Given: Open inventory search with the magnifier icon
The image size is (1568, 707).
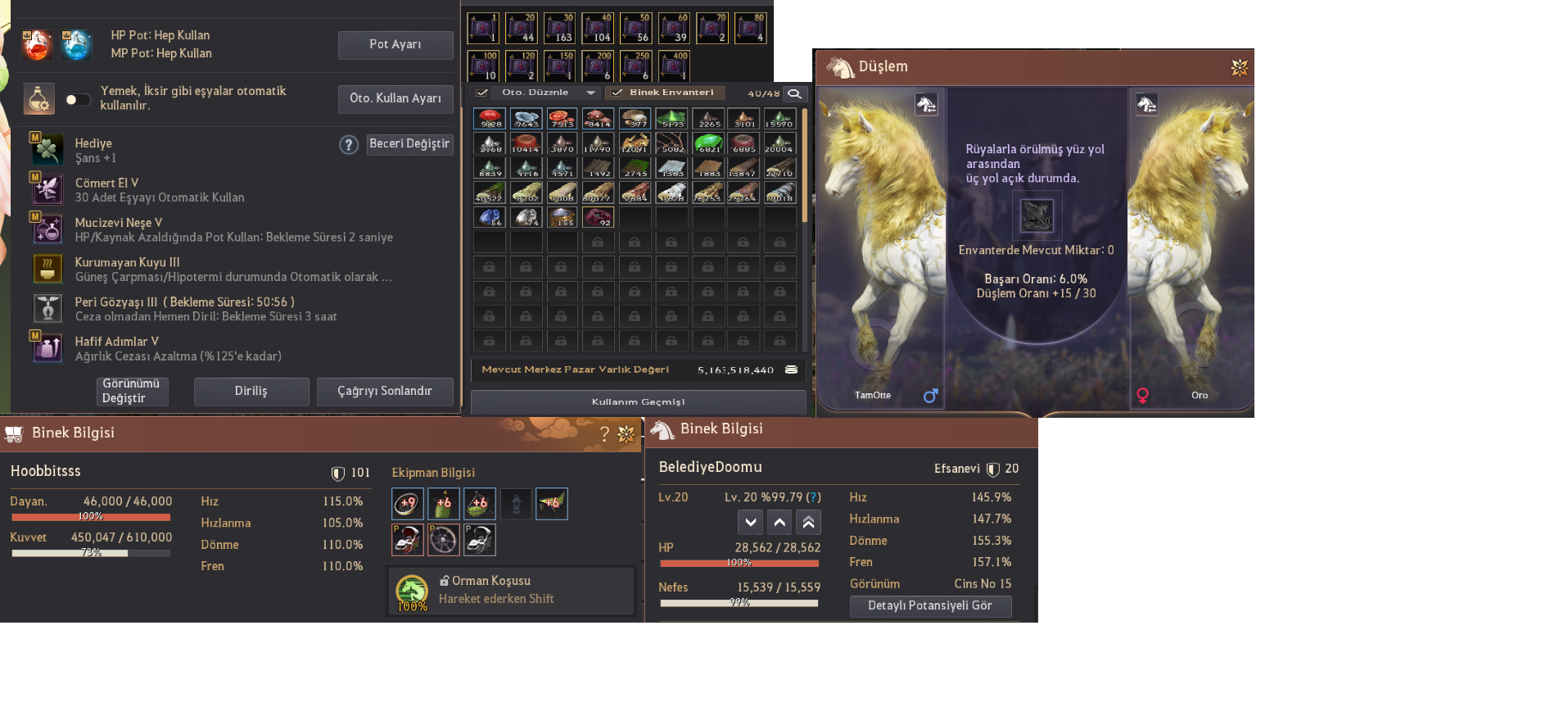Looking at the screenshot, I should pyautogui.click(x=793, y=93).
